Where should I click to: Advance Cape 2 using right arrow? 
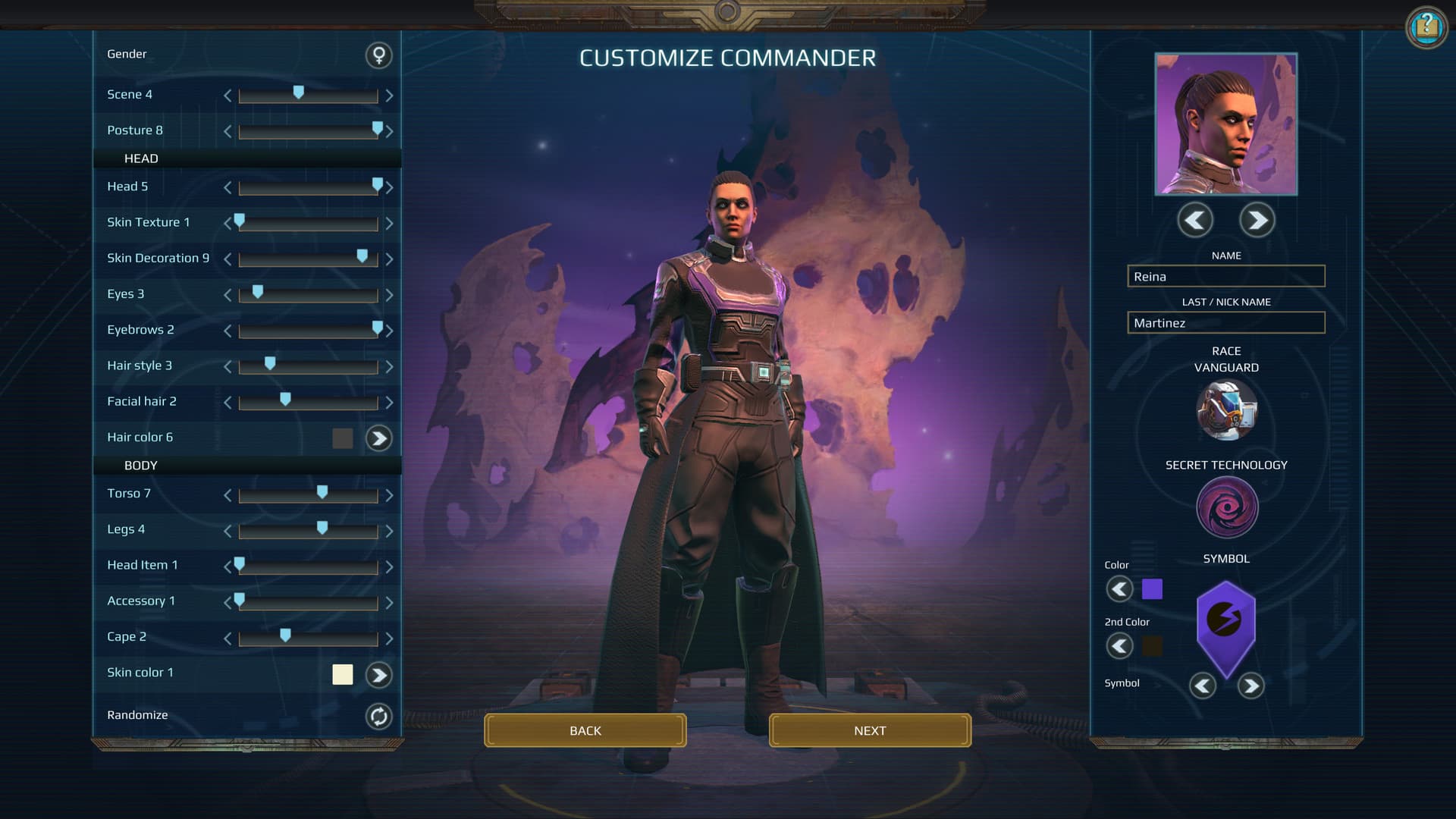pyautogui.click(x=390, y=637)
